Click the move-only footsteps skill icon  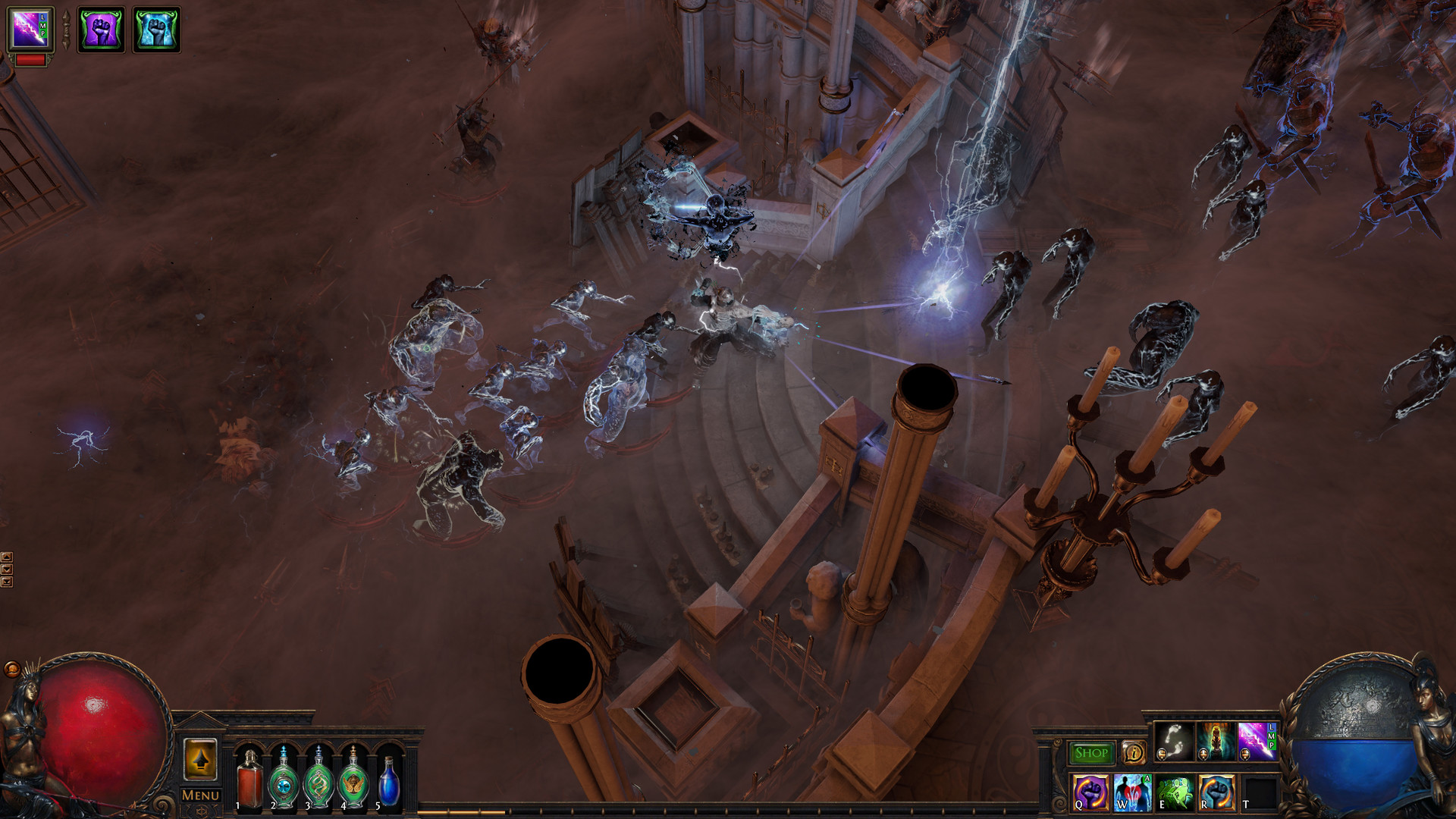[x=1173, y=742]
